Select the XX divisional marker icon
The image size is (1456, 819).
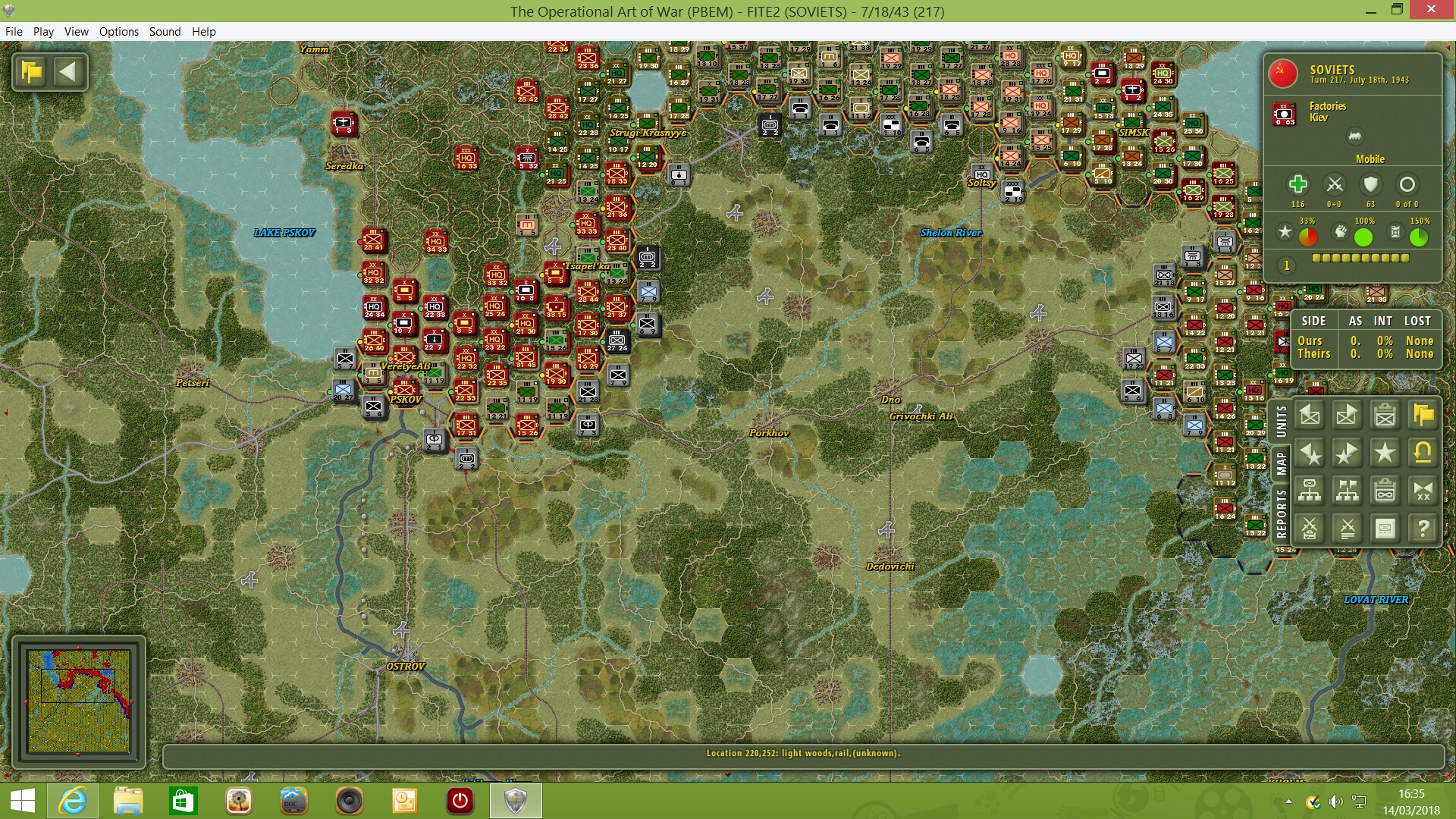(1423, 490)
